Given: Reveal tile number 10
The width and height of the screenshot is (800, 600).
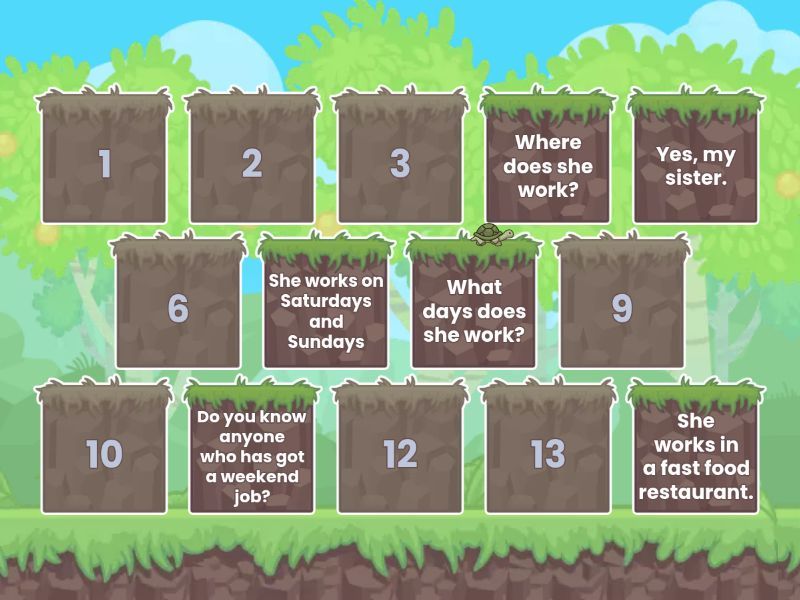Looking at the screenshot, I should tap(104, 454).
